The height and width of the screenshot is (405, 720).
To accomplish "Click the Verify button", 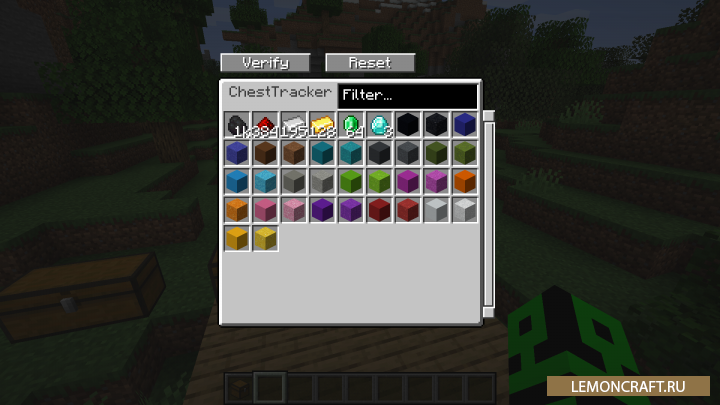I will coord(265,62).
